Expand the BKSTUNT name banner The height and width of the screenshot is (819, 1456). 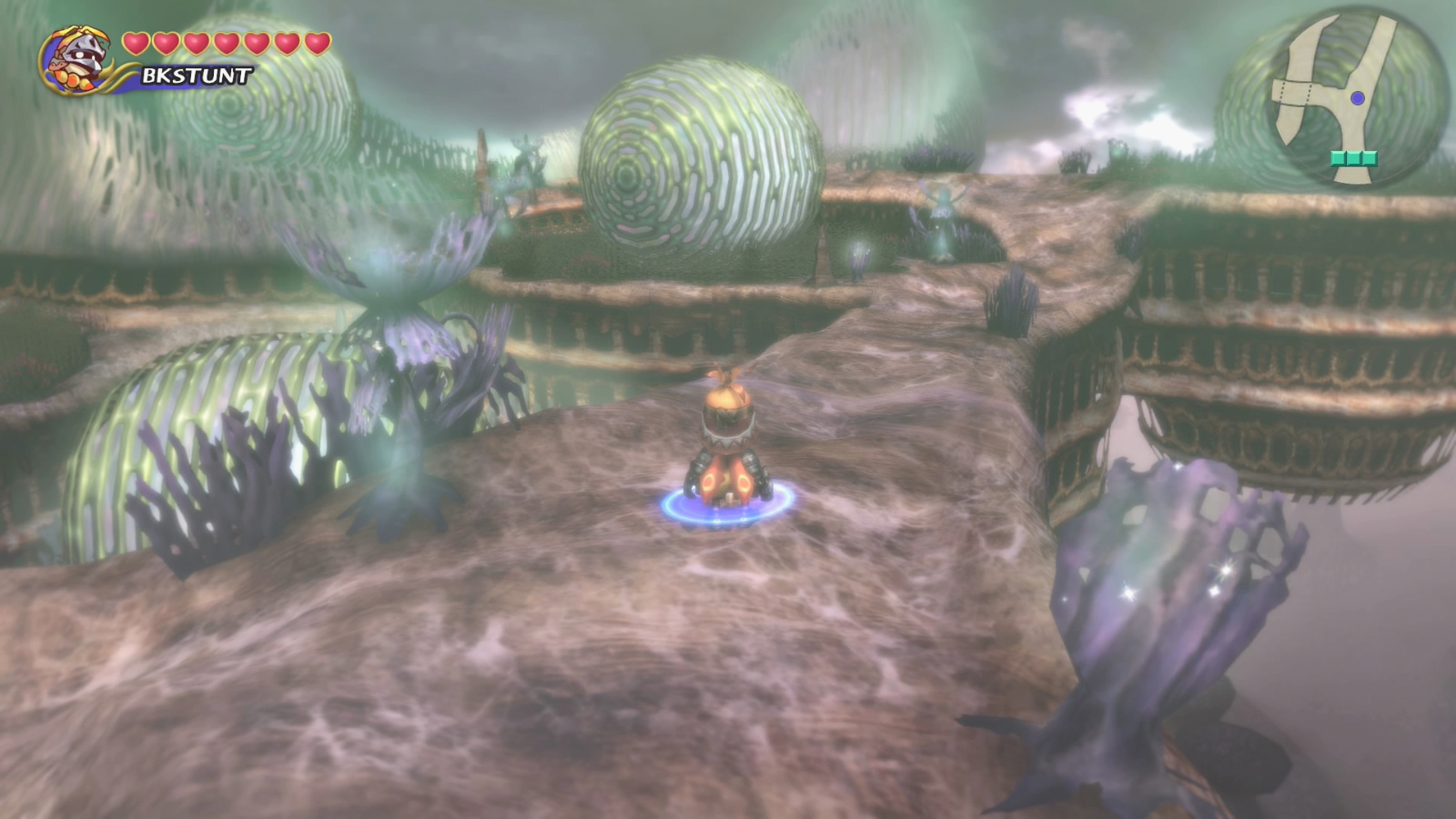tap(196, 75)
